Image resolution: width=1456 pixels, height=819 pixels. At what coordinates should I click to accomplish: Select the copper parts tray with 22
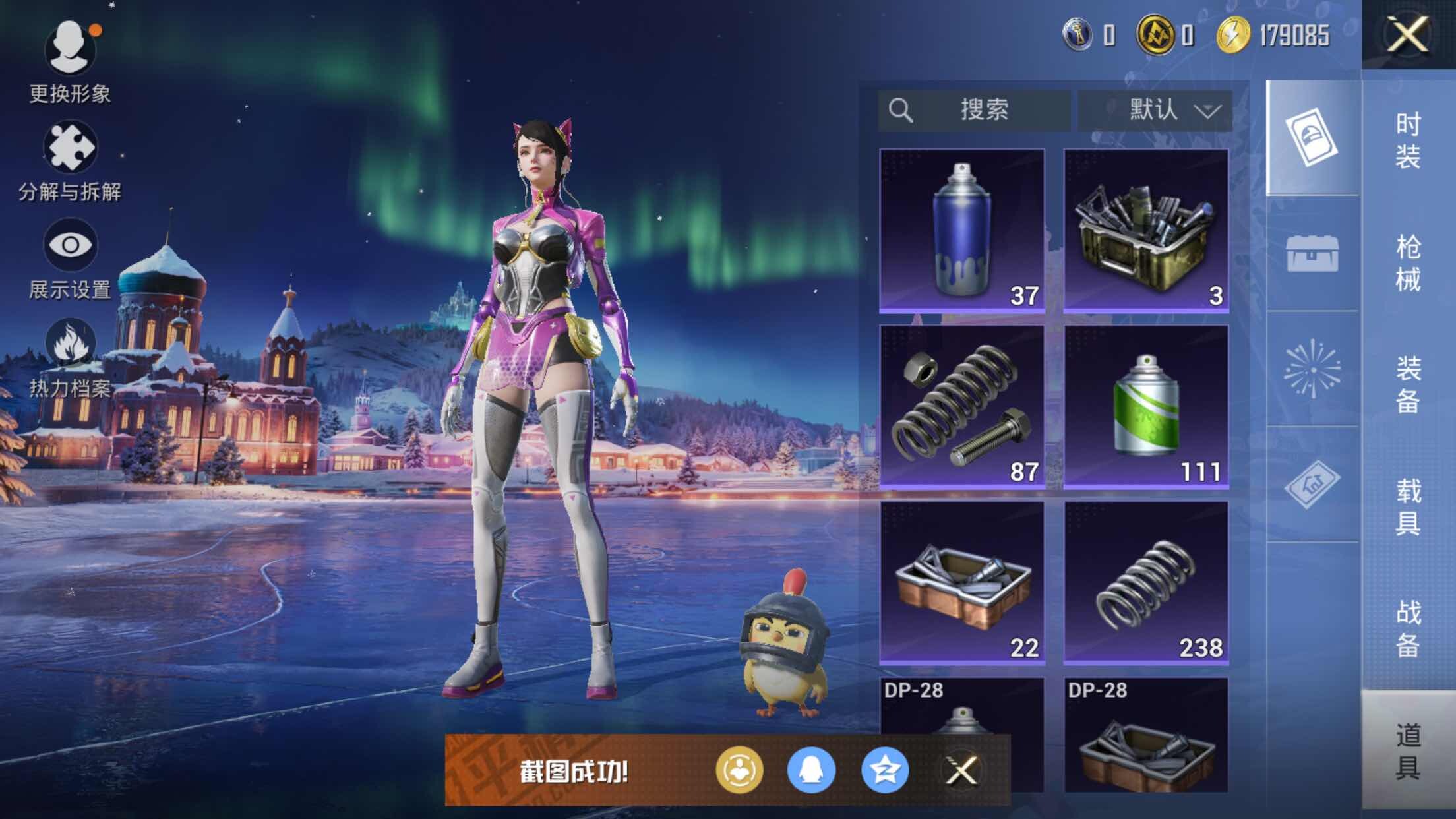point(962,582)
